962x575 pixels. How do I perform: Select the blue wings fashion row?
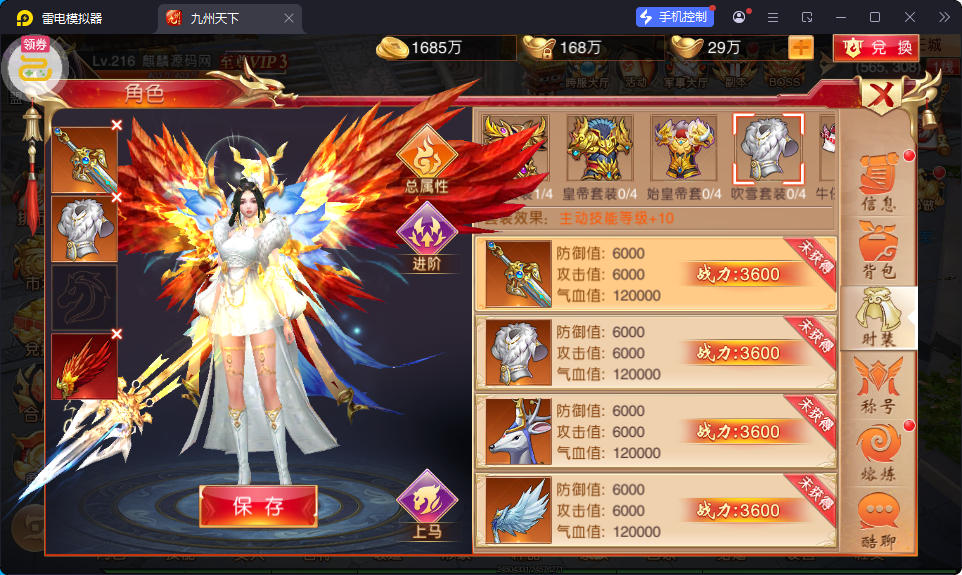(x=655, y=510)
